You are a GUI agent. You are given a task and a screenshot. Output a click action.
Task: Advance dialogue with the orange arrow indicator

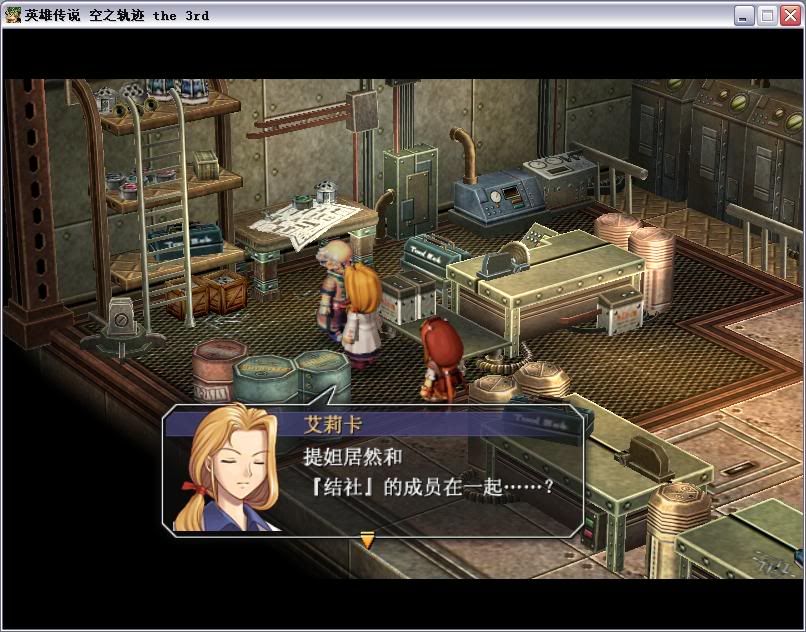pyautogui.click(x=367, y=540)
